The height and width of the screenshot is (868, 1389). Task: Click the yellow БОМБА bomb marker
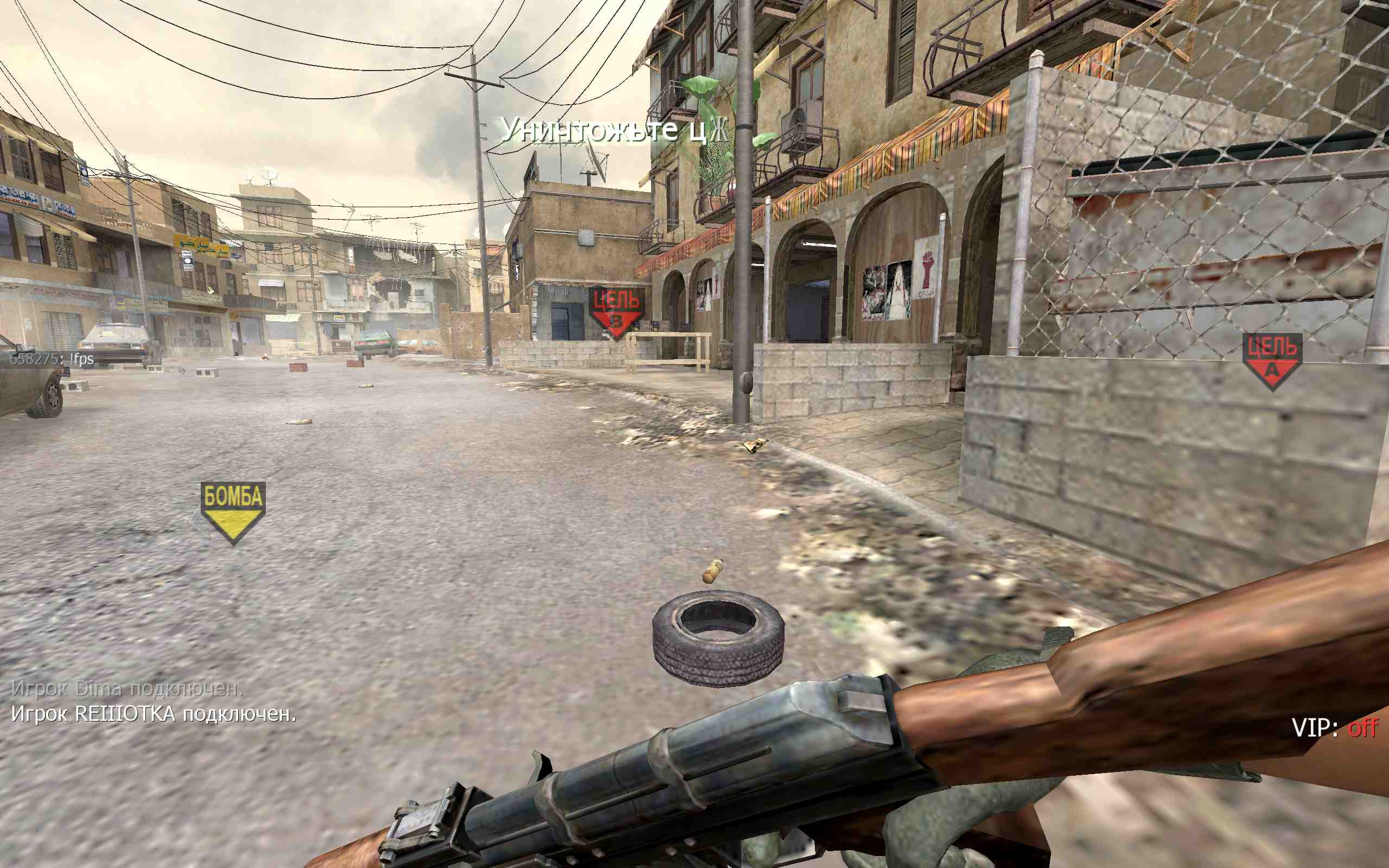pos(233,511)
